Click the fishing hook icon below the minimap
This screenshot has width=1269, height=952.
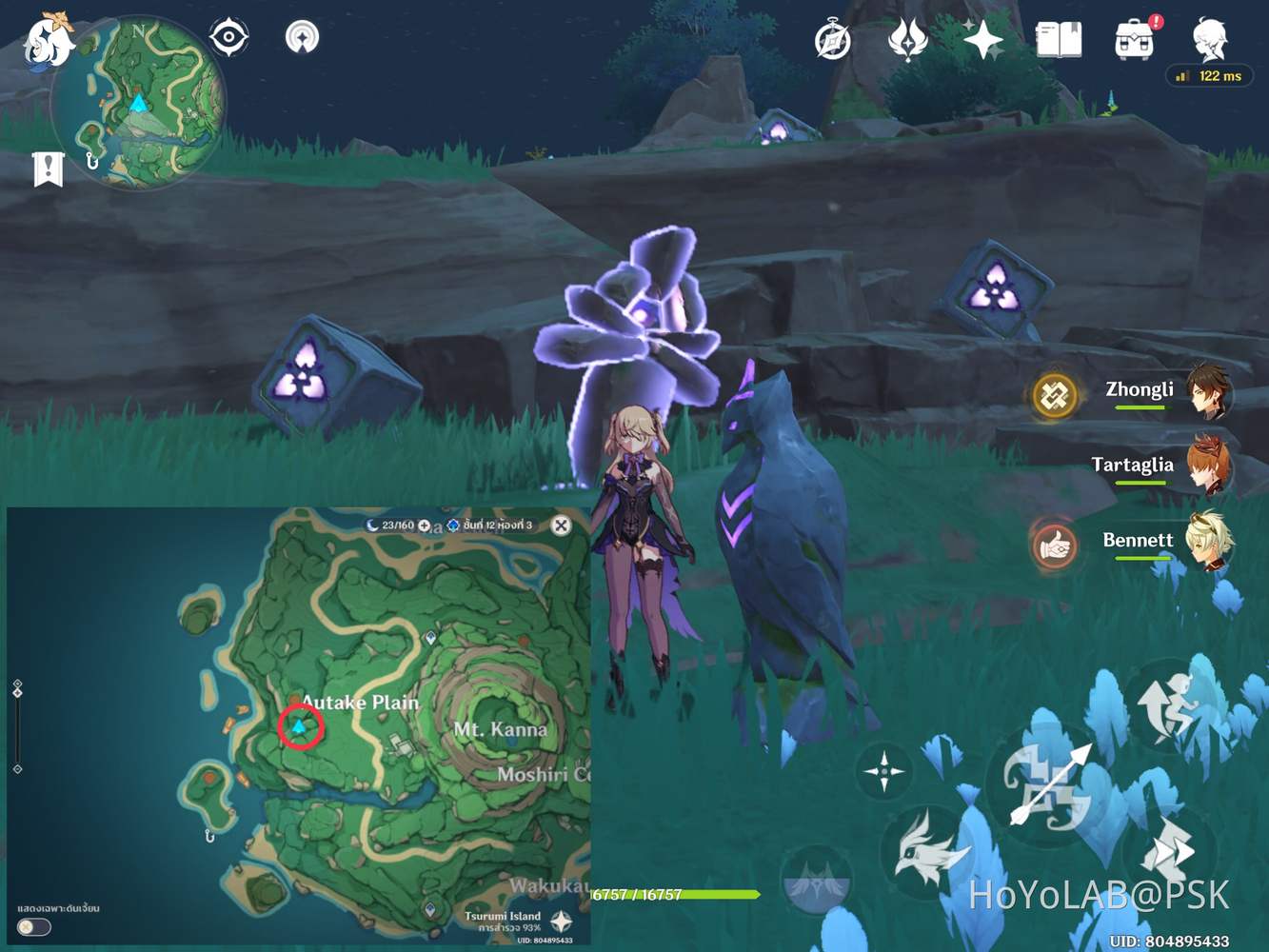click(92, 162)
